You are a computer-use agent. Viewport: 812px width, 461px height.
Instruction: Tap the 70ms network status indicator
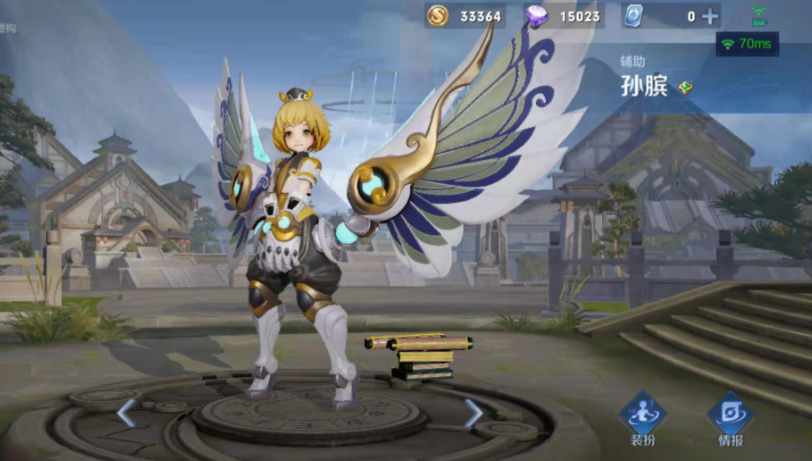(x=746, y=44)
